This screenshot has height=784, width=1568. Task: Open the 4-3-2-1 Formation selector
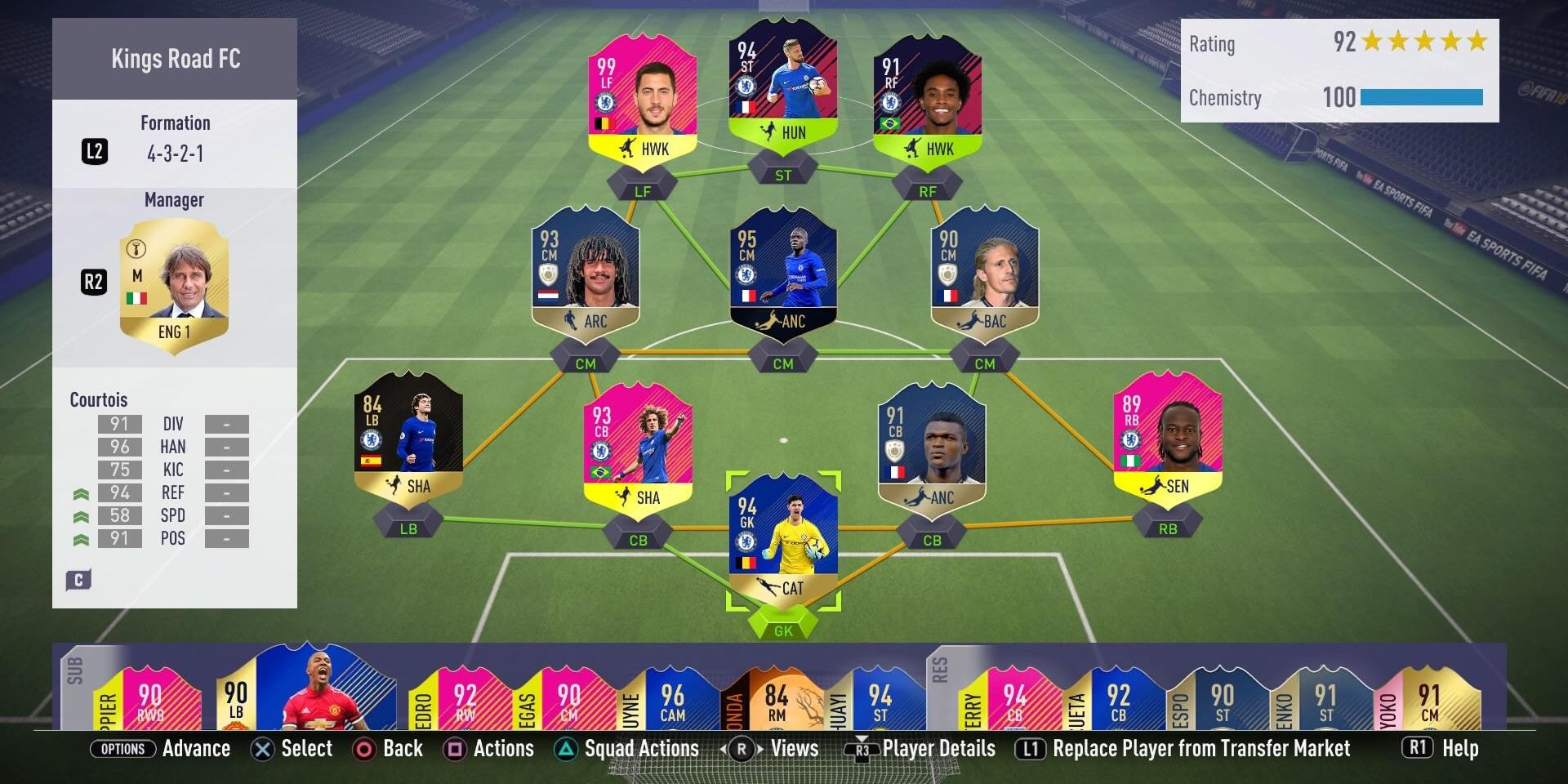click(175, 152)
